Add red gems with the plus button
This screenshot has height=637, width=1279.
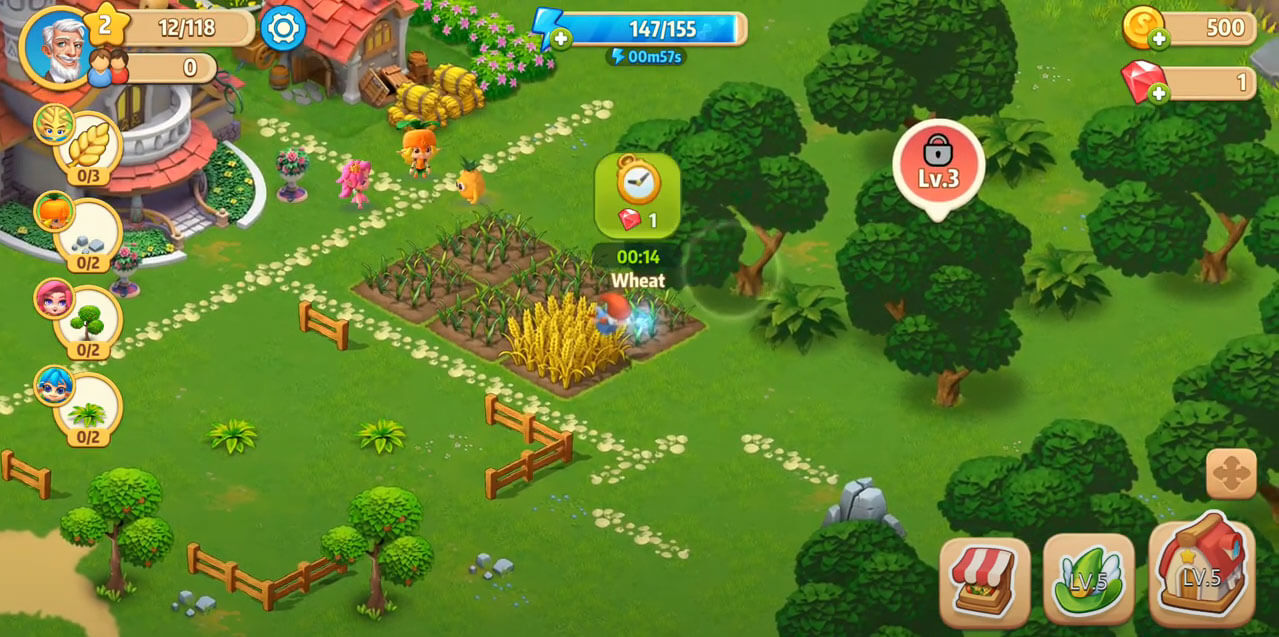(x=1159, y=94)
